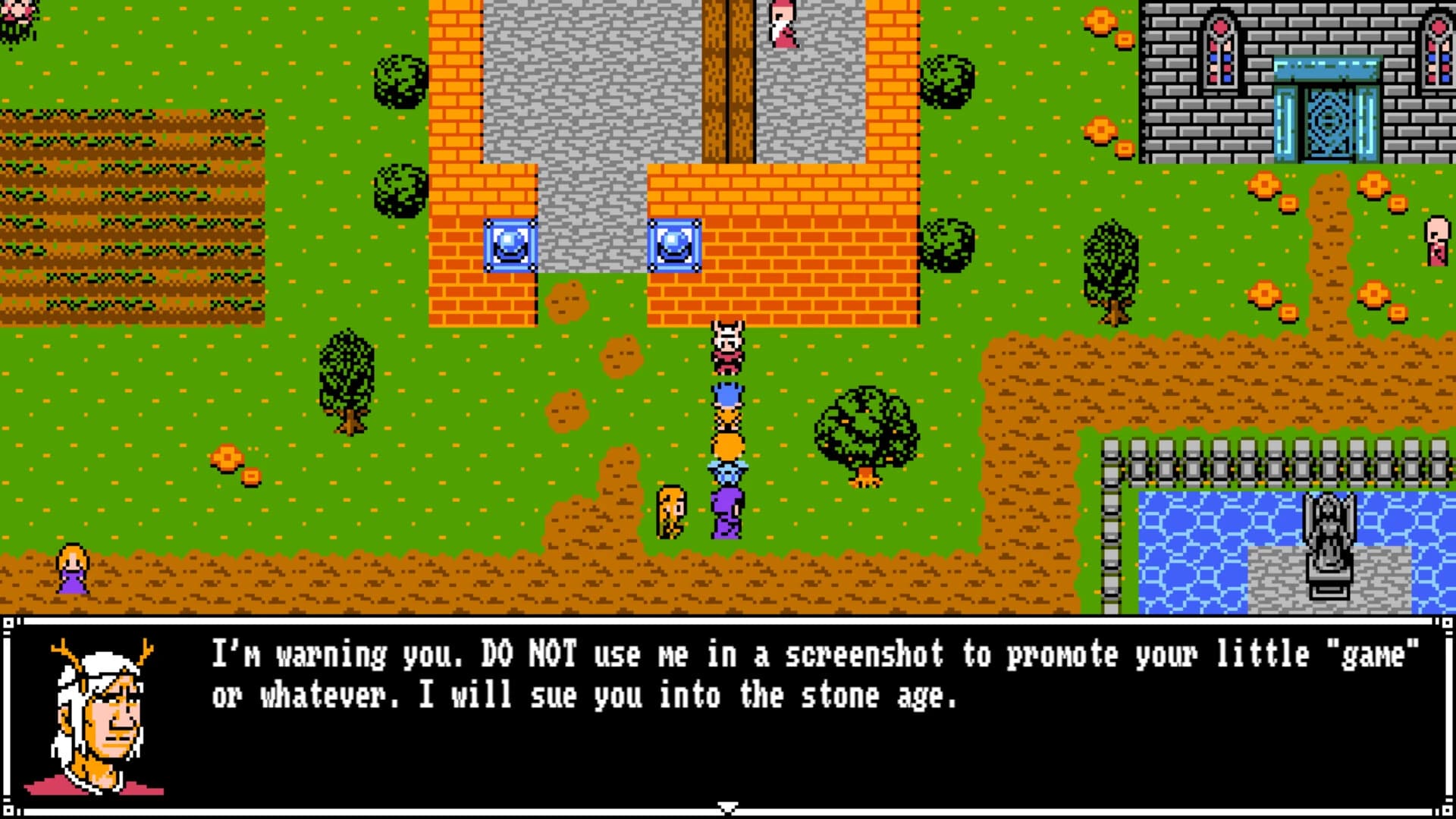The height and width of the screenshot is (819, 1456).
Task: Click the orange flower near the left tree
Action: (x=227, y=457)
